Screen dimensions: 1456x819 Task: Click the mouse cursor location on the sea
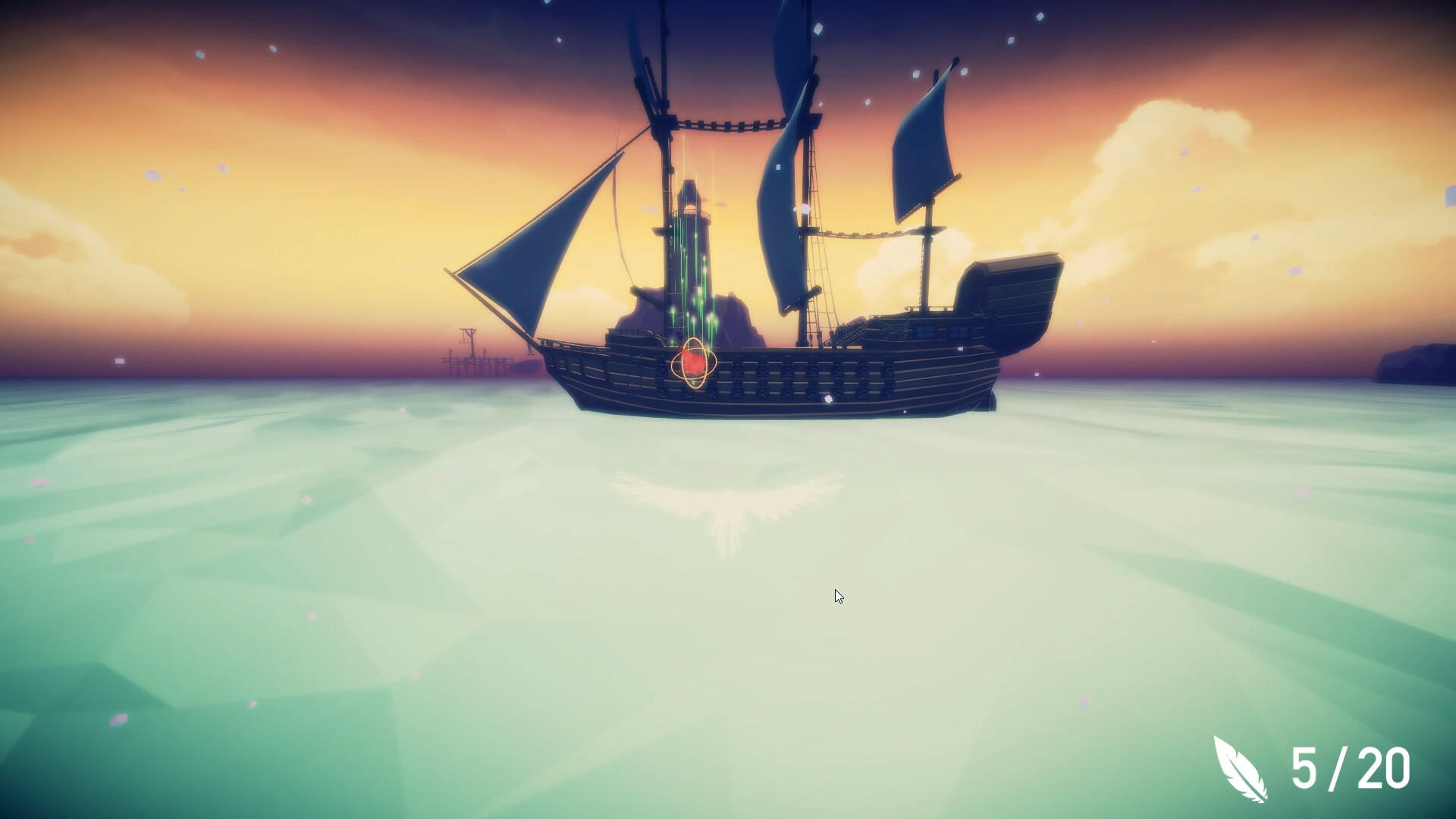pyautogui.click(x=839, y=597)
